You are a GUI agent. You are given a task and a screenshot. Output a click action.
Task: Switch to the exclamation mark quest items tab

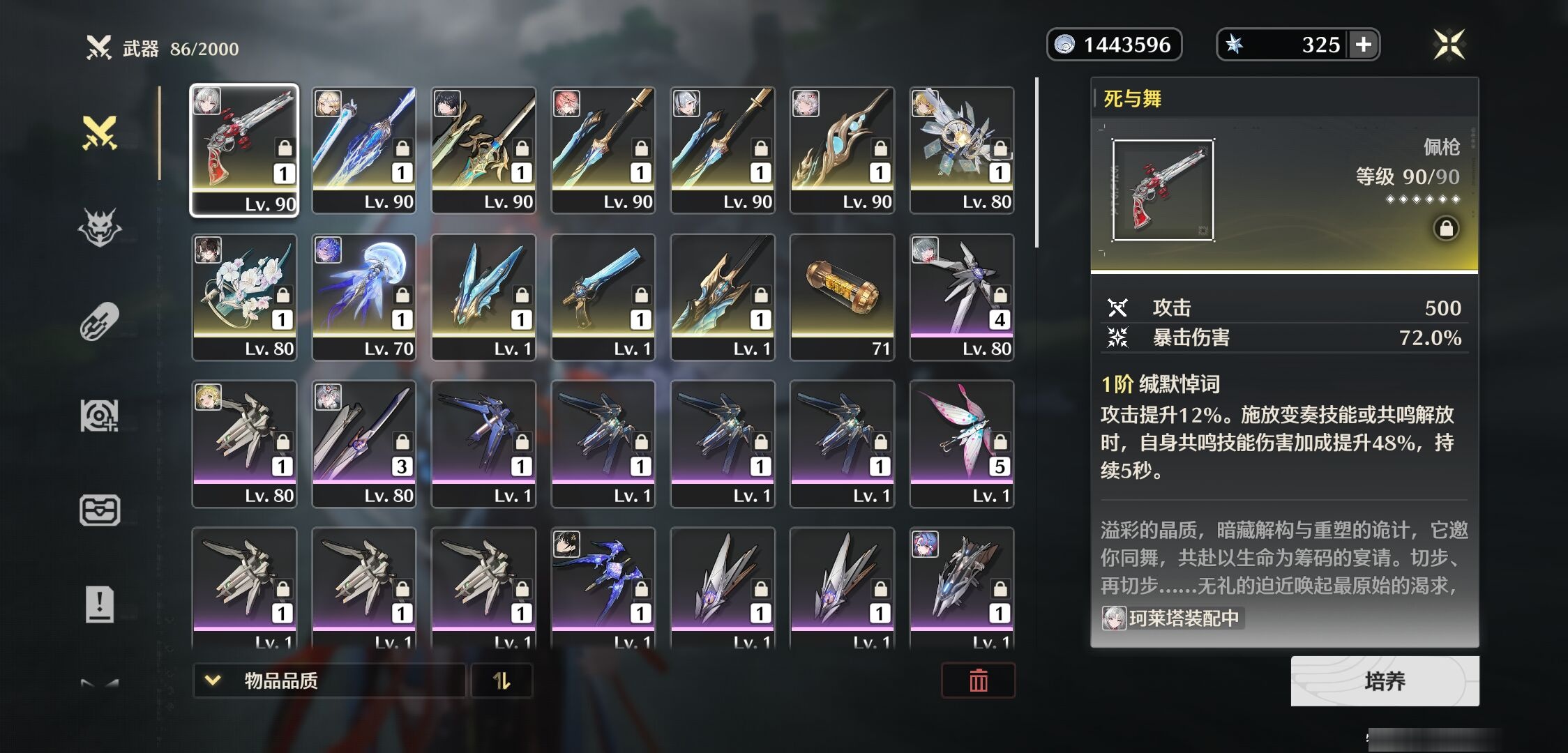pos(100,604)
